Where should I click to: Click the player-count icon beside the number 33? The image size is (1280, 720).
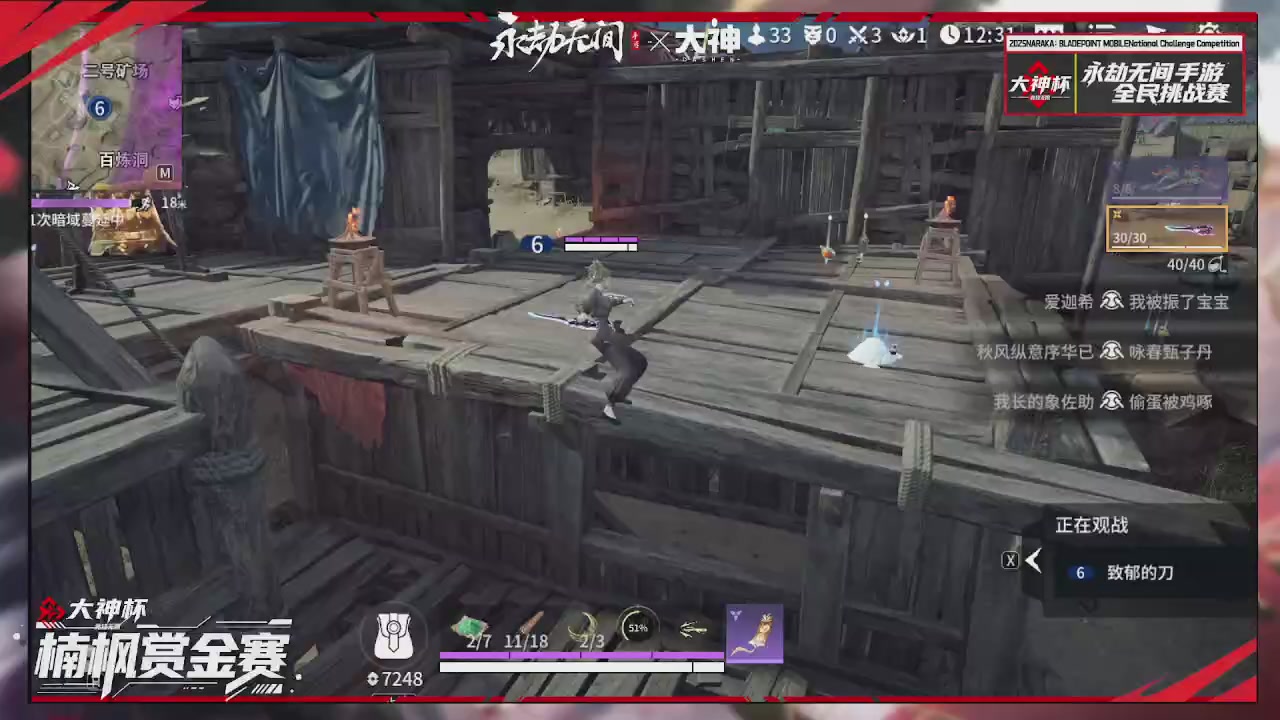tap(754, 36)
